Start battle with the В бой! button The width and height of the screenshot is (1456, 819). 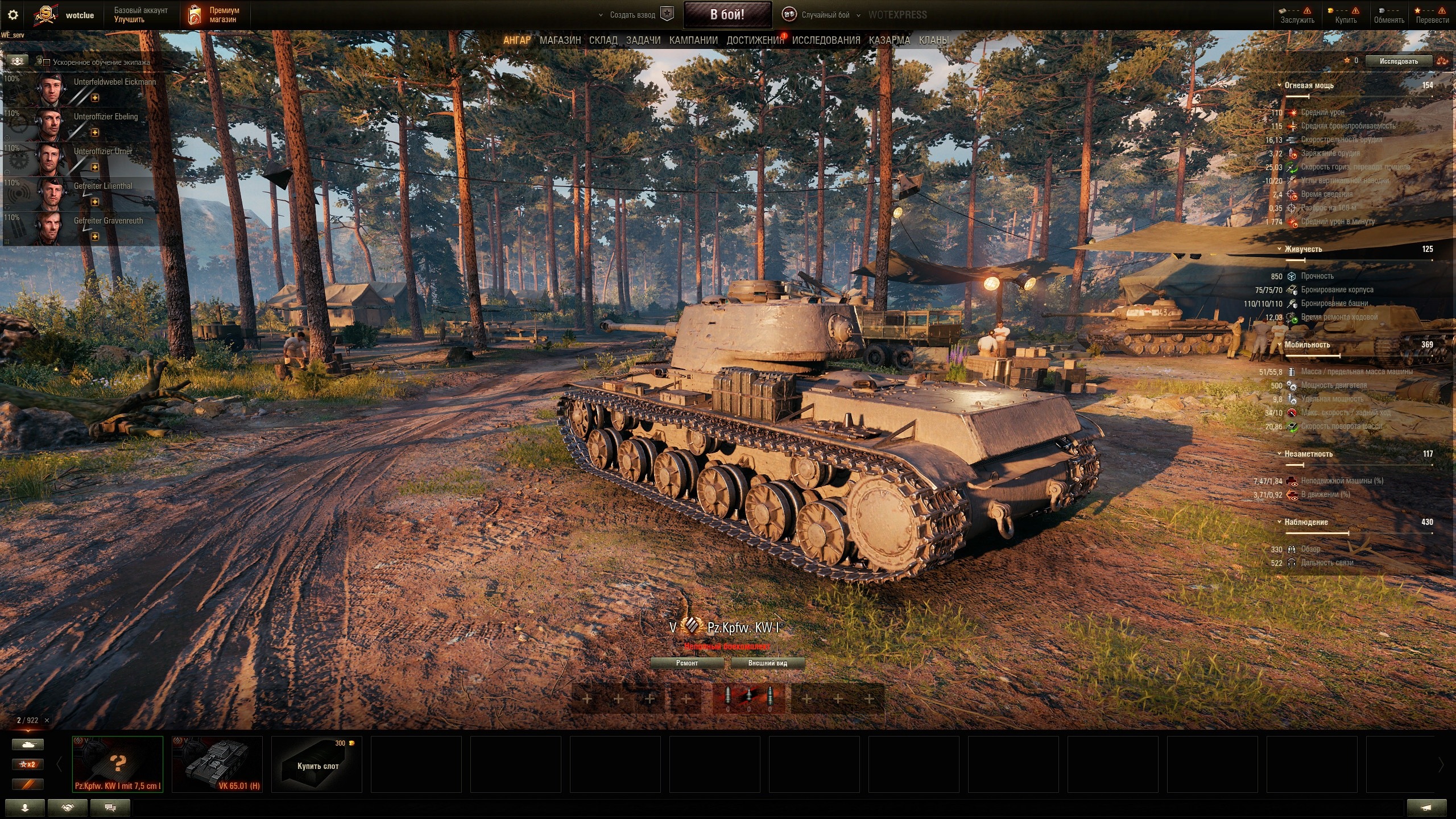pos(727,15)
